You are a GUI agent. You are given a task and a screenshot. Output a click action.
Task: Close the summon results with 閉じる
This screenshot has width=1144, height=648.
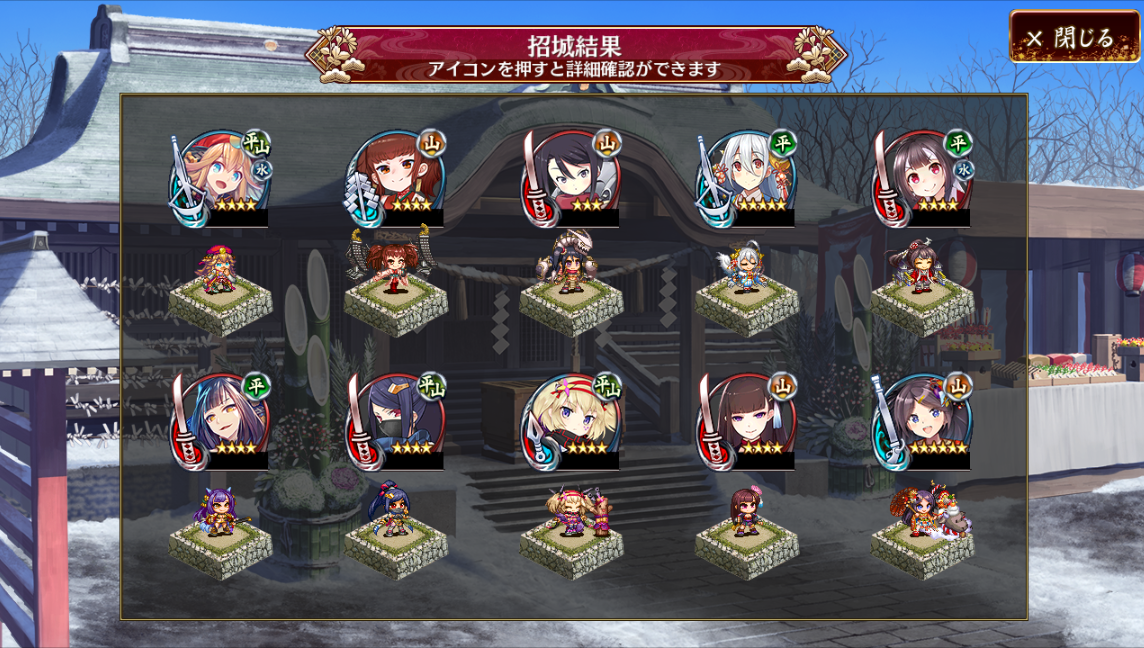point(1073,38)
